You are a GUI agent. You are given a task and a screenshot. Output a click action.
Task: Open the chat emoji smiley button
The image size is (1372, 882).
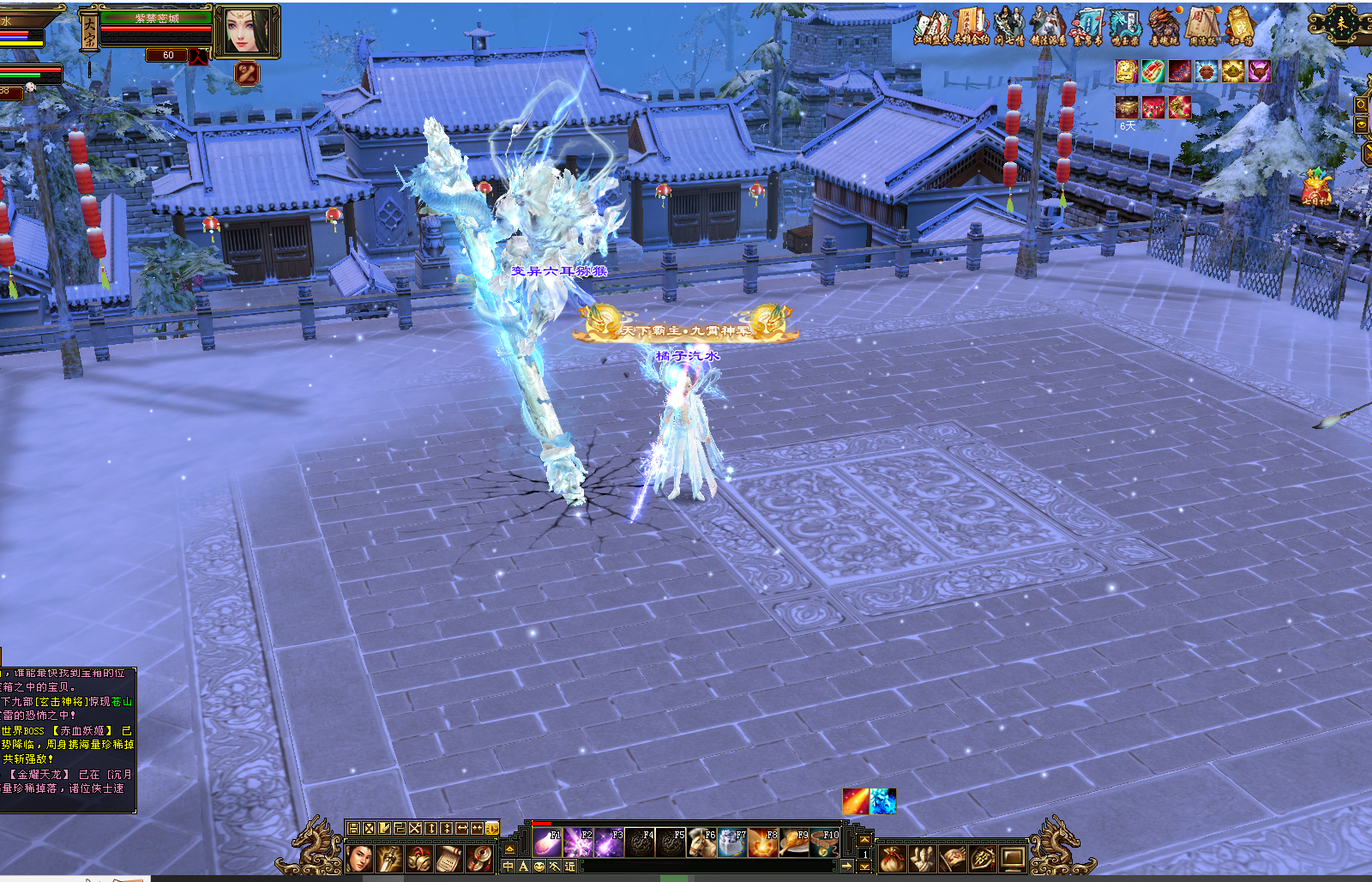point(539,867)
